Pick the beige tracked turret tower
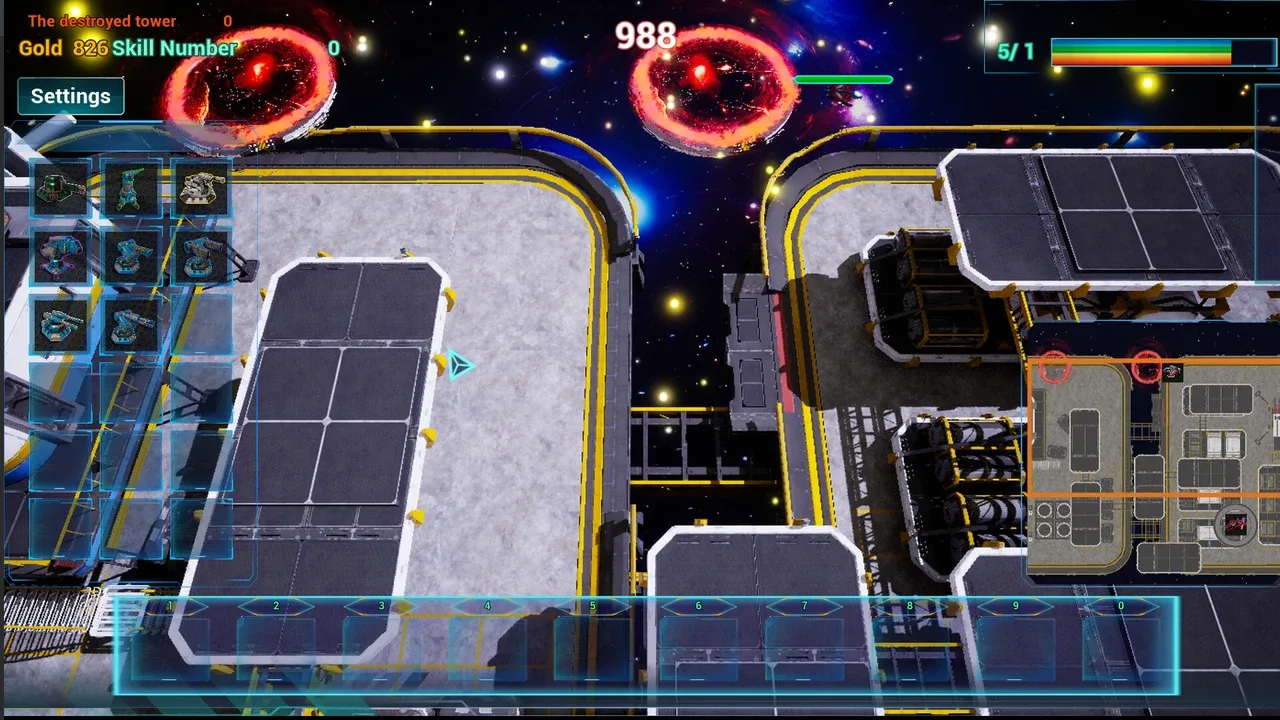This screenshot has width=1280, height=720. (201, 188)
